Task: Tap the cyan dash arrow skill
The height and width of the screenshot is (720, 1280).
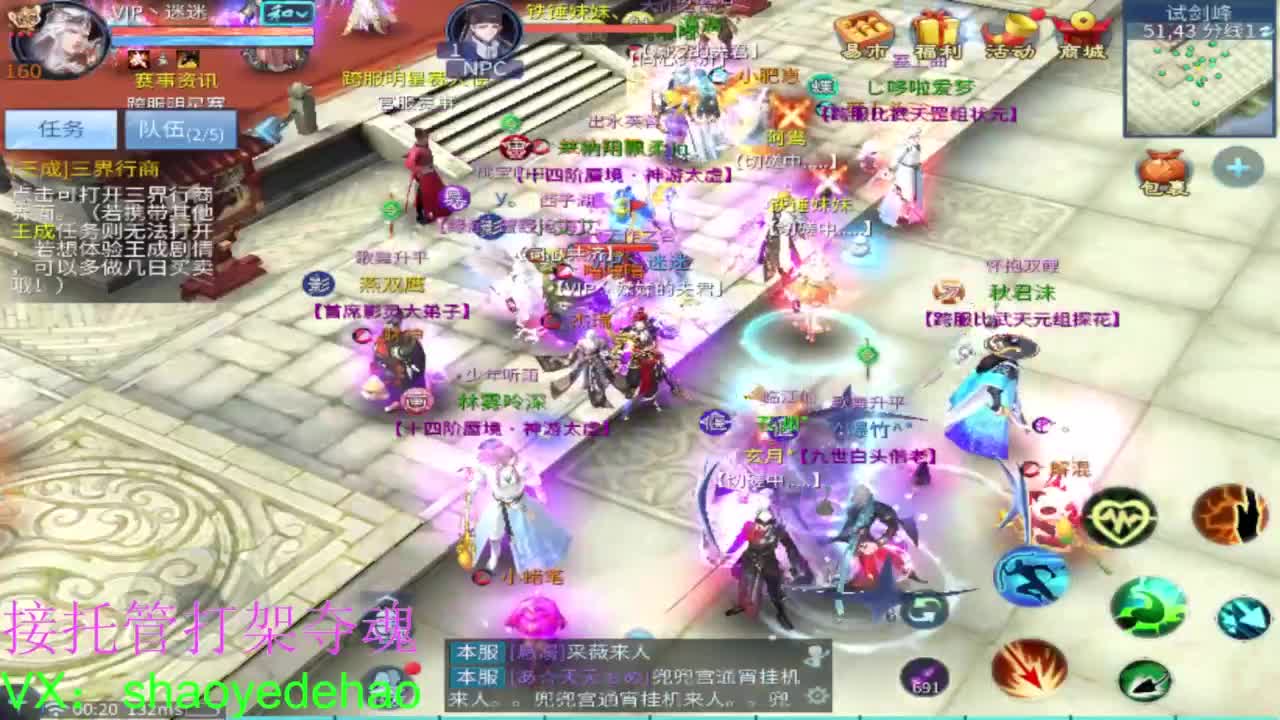Action: click(1245, 618)
